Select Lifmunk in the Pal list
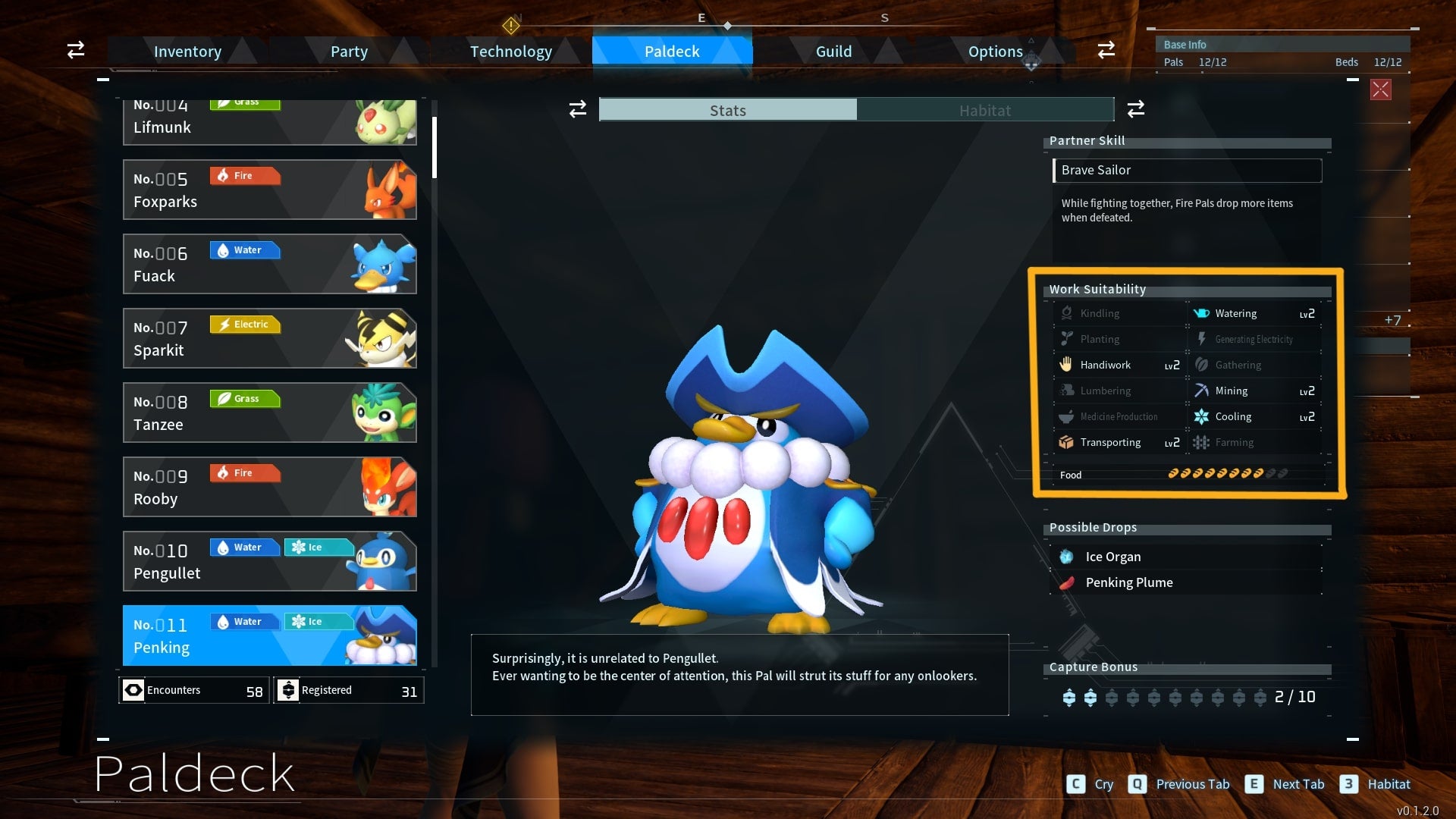The image size is (1456, 819). [x=269, y=122]
